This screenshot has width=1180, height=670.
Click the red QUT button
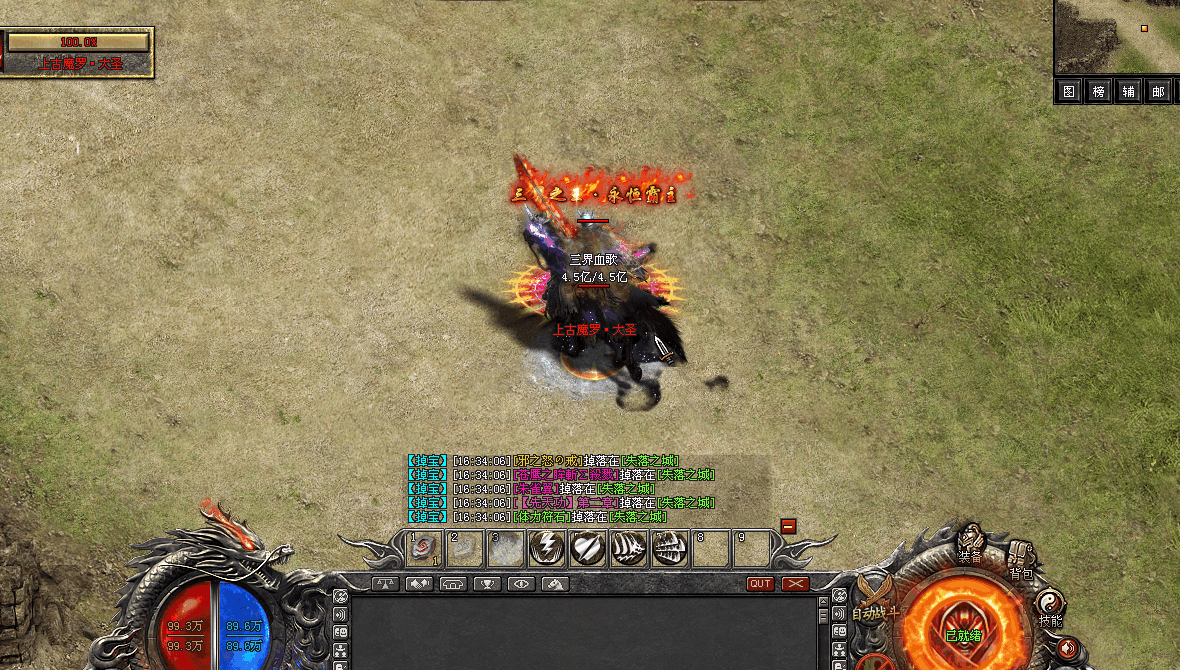point(760,584)
